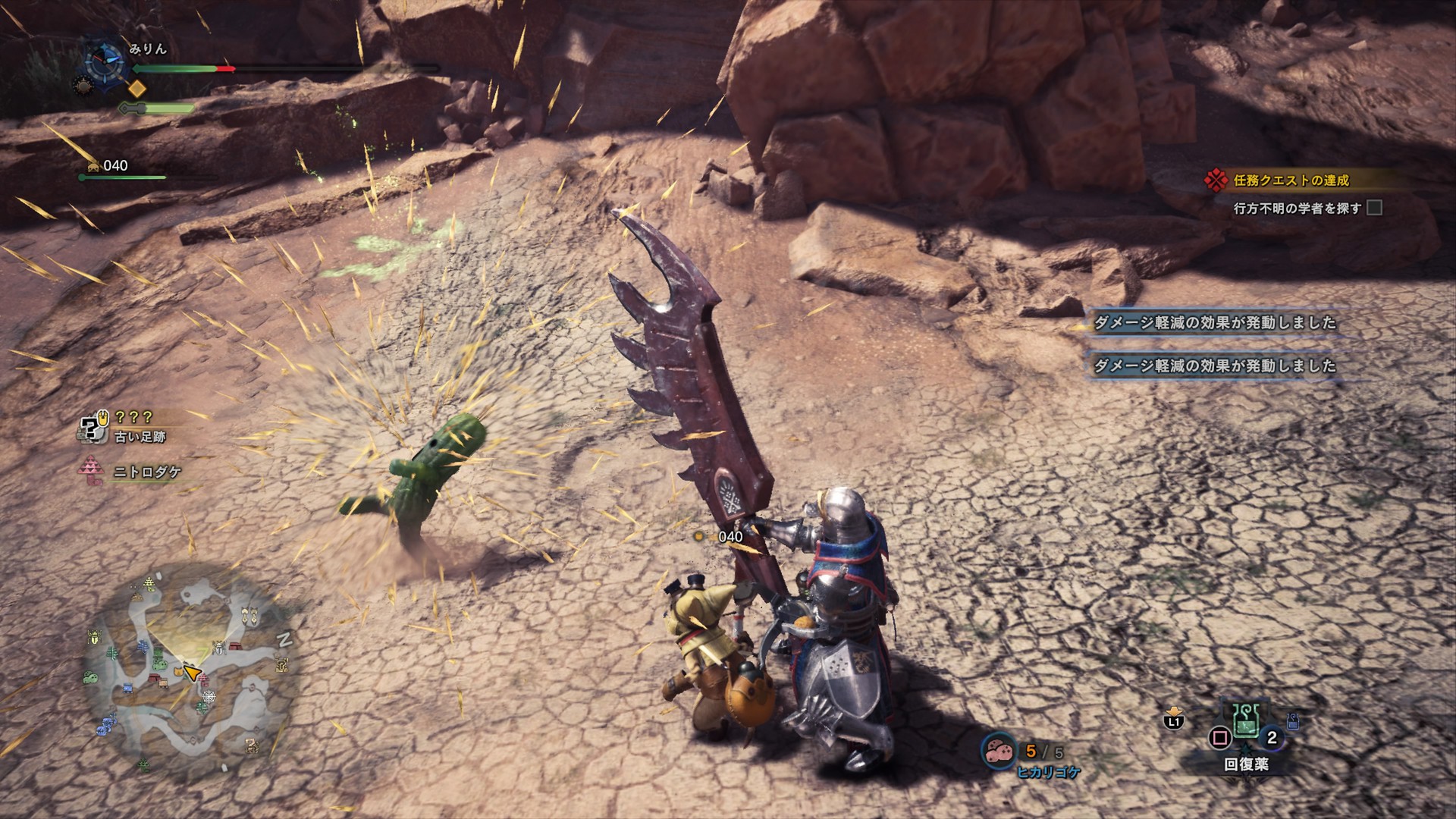This screenshot has height=819, width=1456.
Task: Open the 任務クエストの達成 quest tracker
Action: tap(1290, 180)
